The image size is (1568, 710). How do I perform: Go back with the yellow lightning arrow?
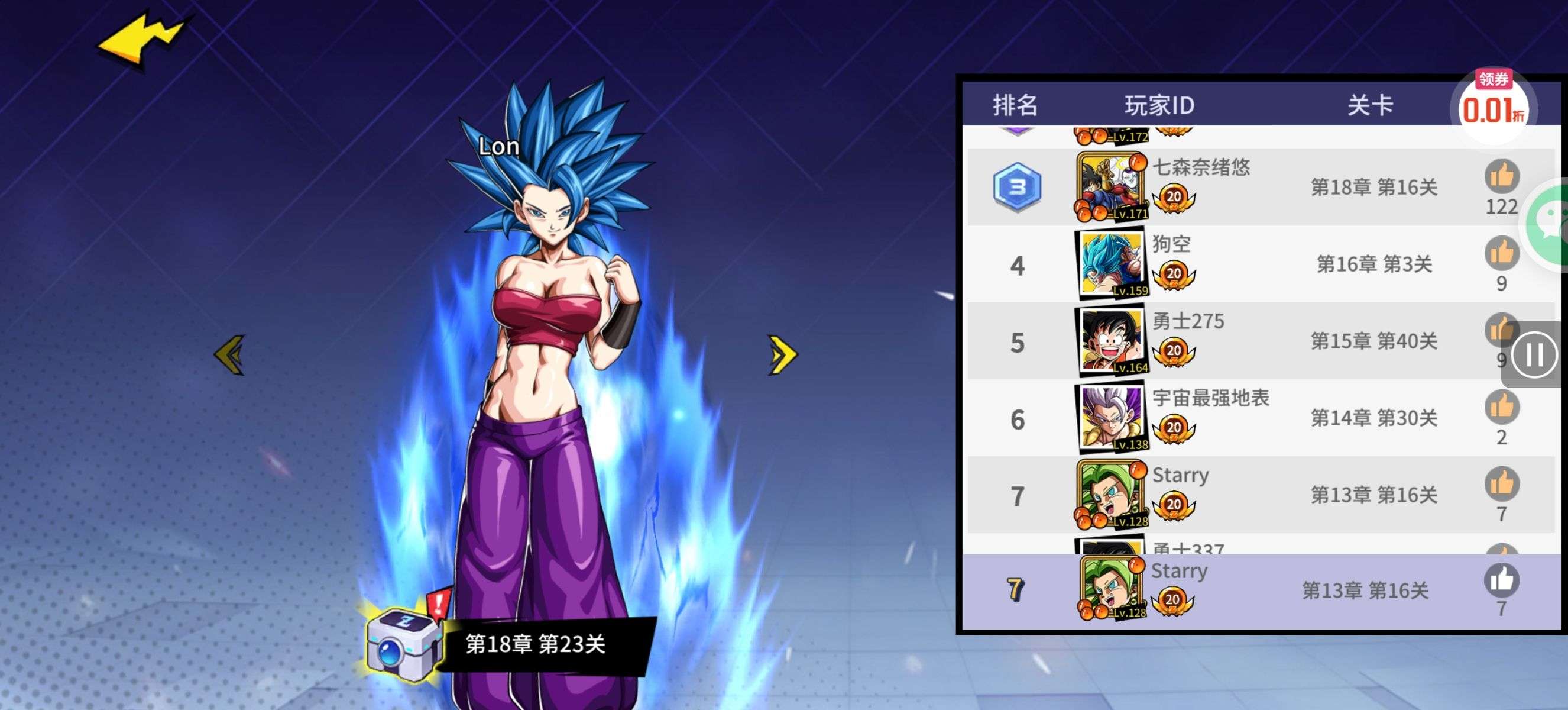143,40
